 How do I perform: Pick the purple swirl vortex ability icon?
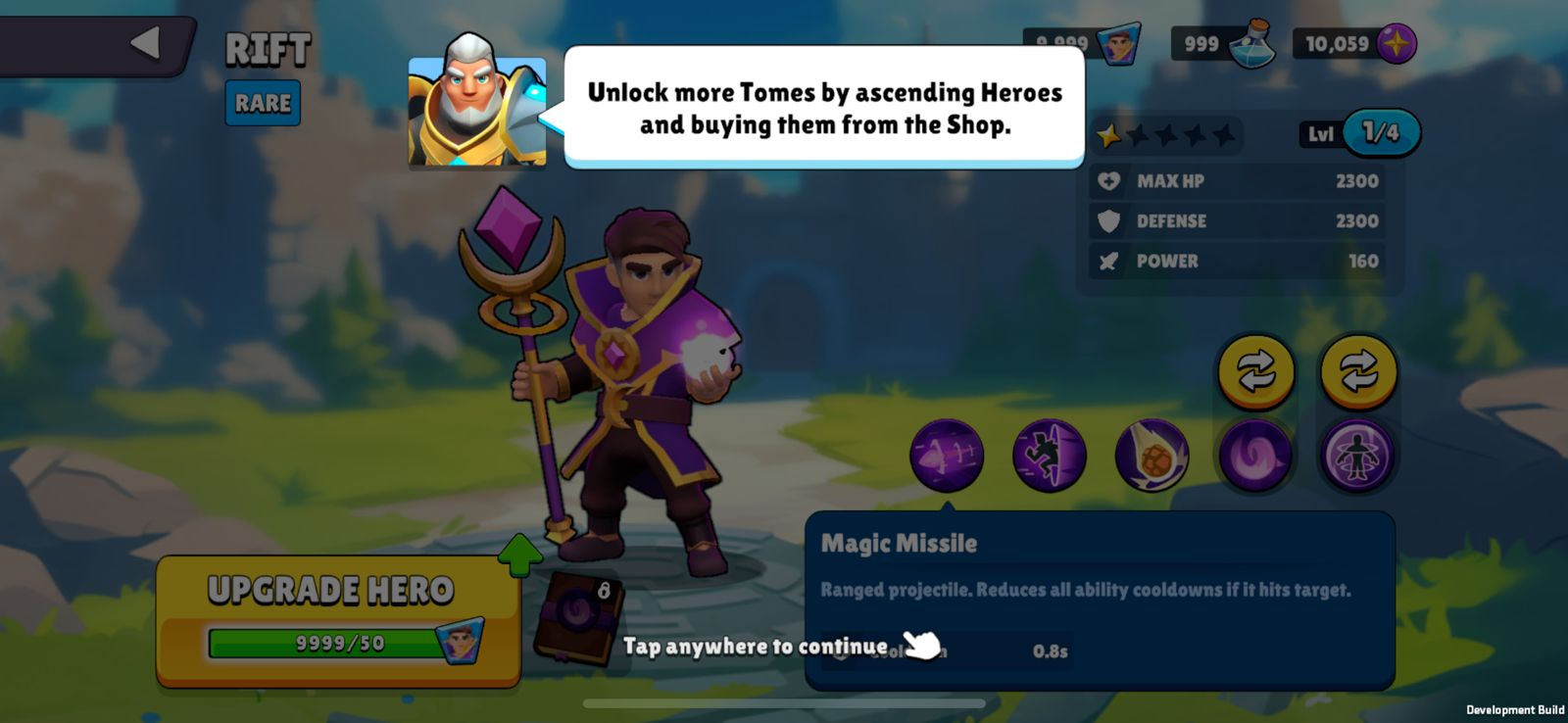(x=1254, y=455)
